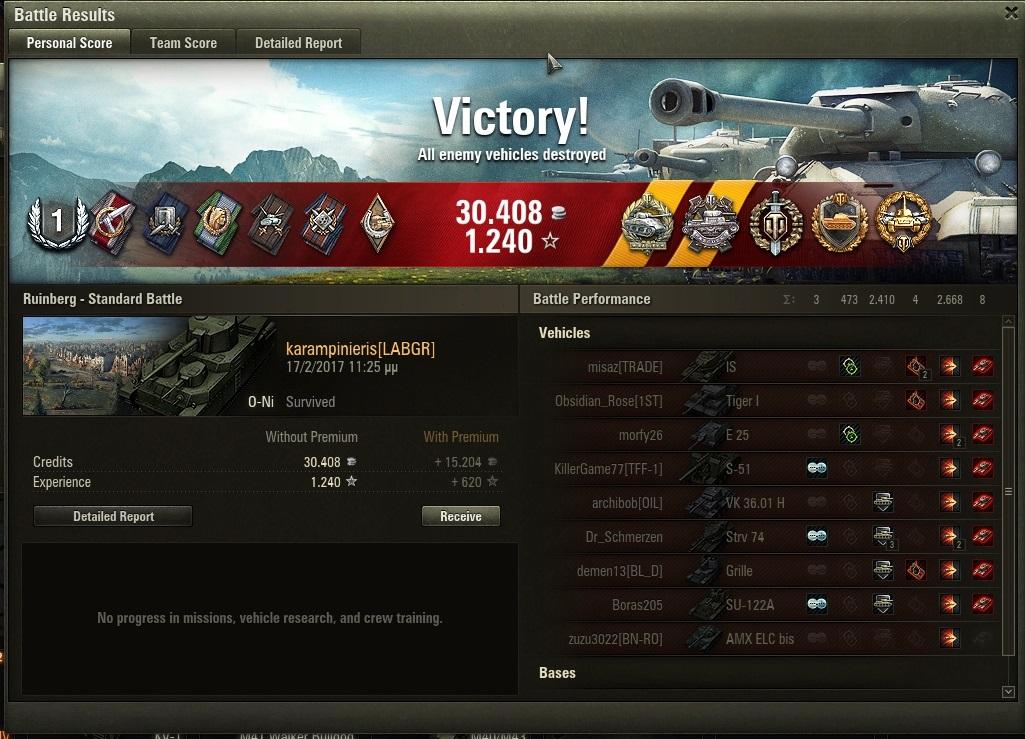This screenshot has height=739, width=1025.
Task: Receive the premium bonus rewards
Action: [x=460, y=516]
